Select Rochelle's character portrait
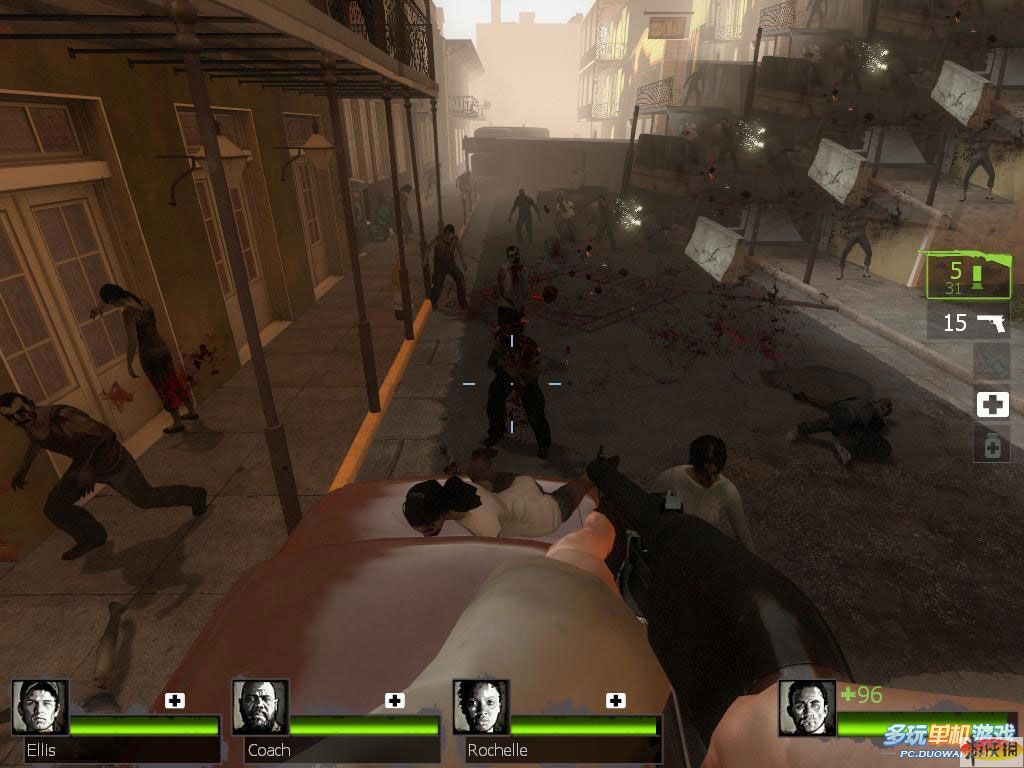The image size is (1024, 768). click(x=480, y=707)
